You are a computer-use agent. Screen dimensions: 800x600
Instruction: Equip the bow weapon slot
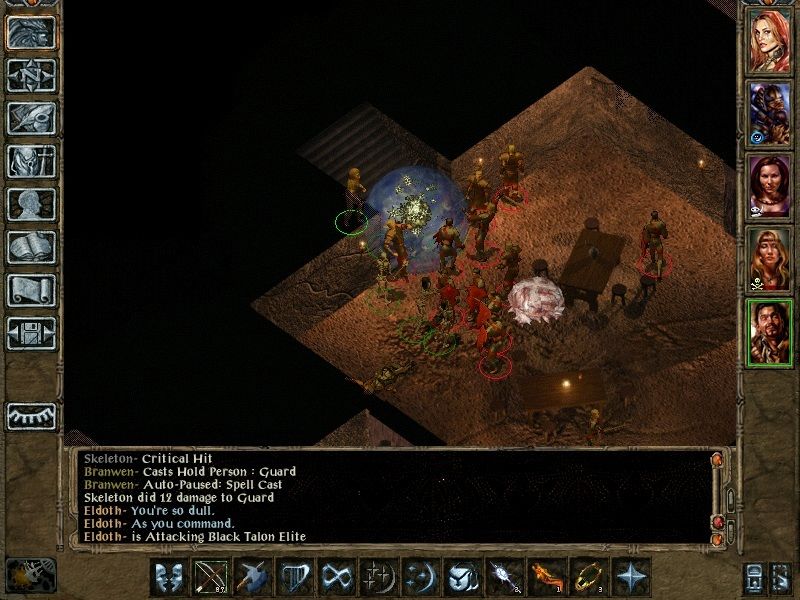pyautogui.click(x=208, y=578)
